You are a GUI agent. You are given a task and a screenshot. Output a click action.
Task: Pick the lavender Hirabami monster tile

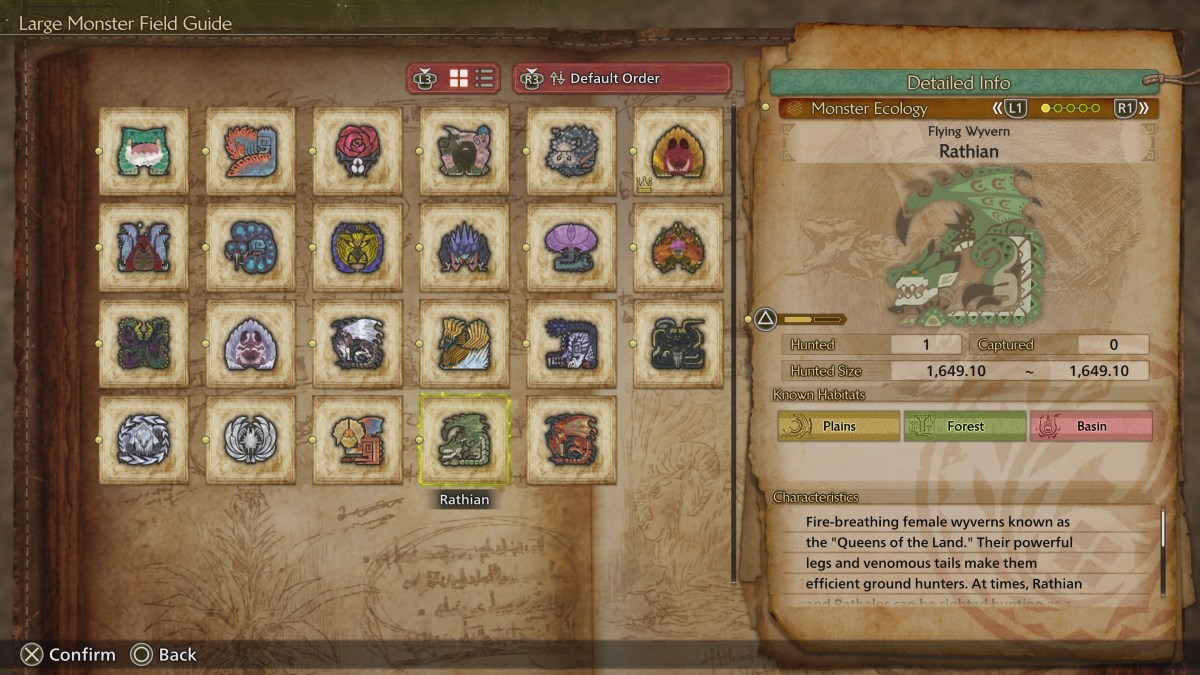click(572, 247)
